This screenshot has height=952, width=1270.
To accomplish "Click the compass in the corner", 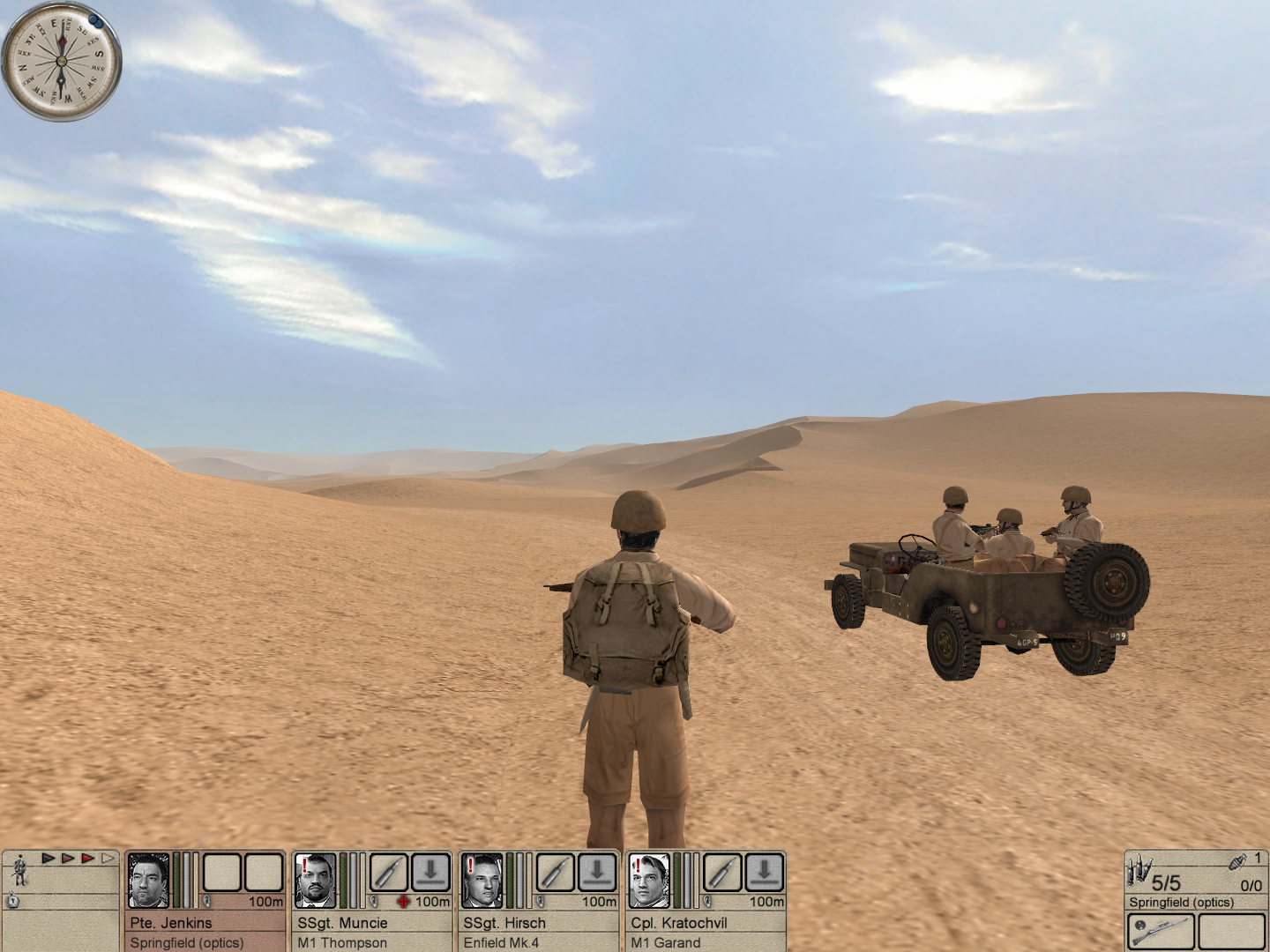I will (62, 62).
